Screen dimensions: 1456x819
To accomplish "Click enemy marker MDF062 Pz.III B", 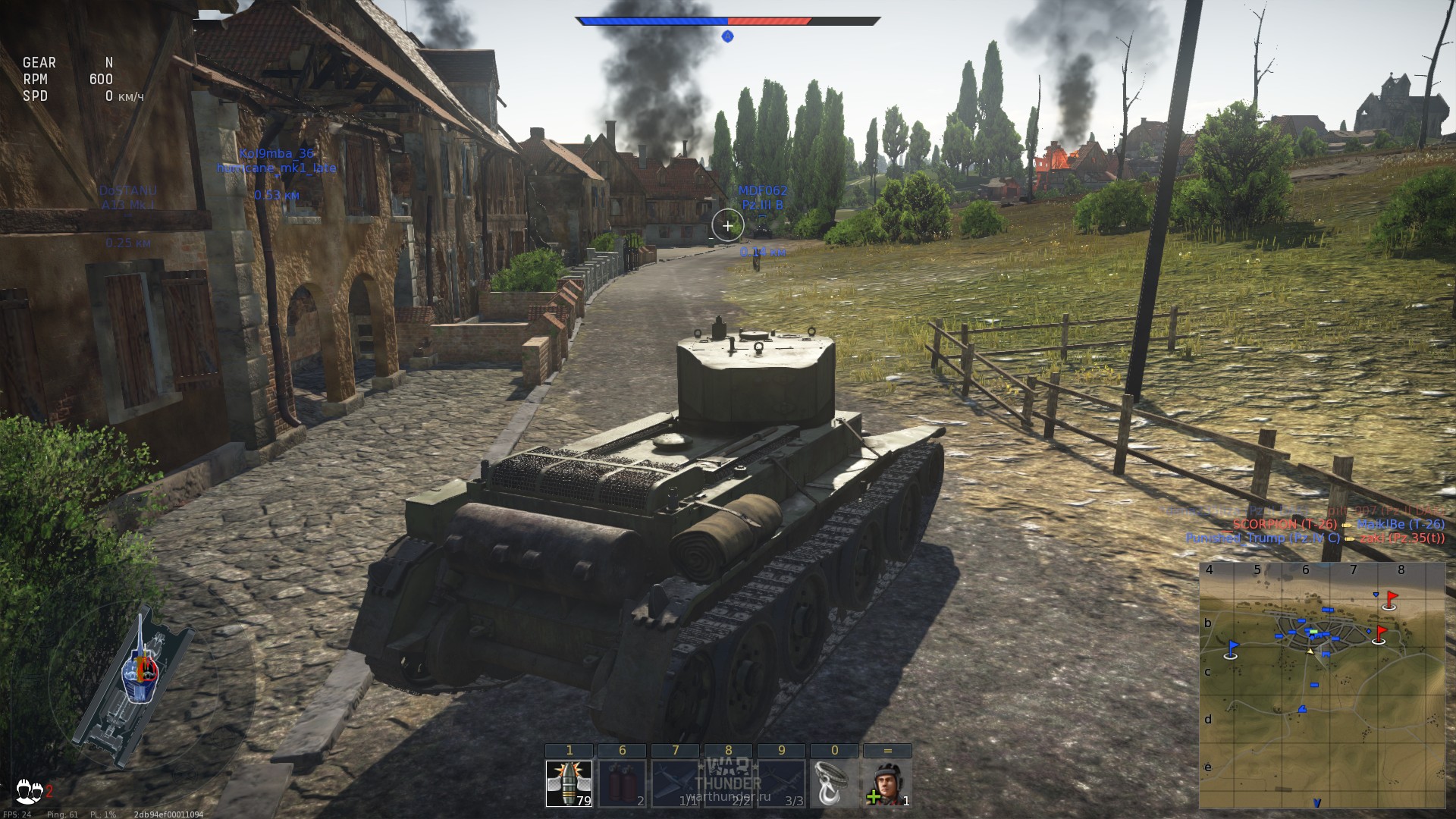I will coord(763,197).
